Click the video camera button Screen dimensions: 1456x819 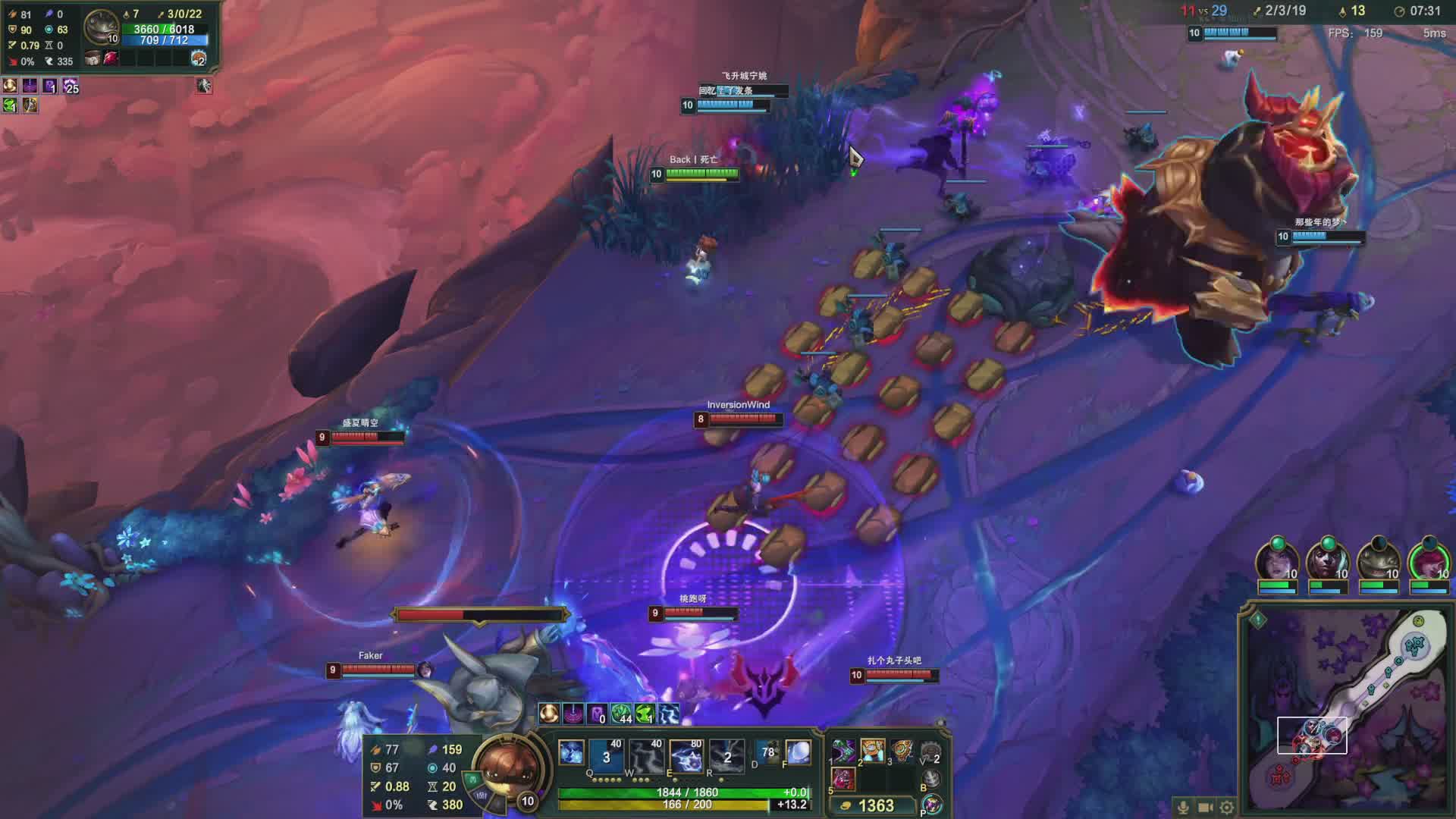[1205, 807]
